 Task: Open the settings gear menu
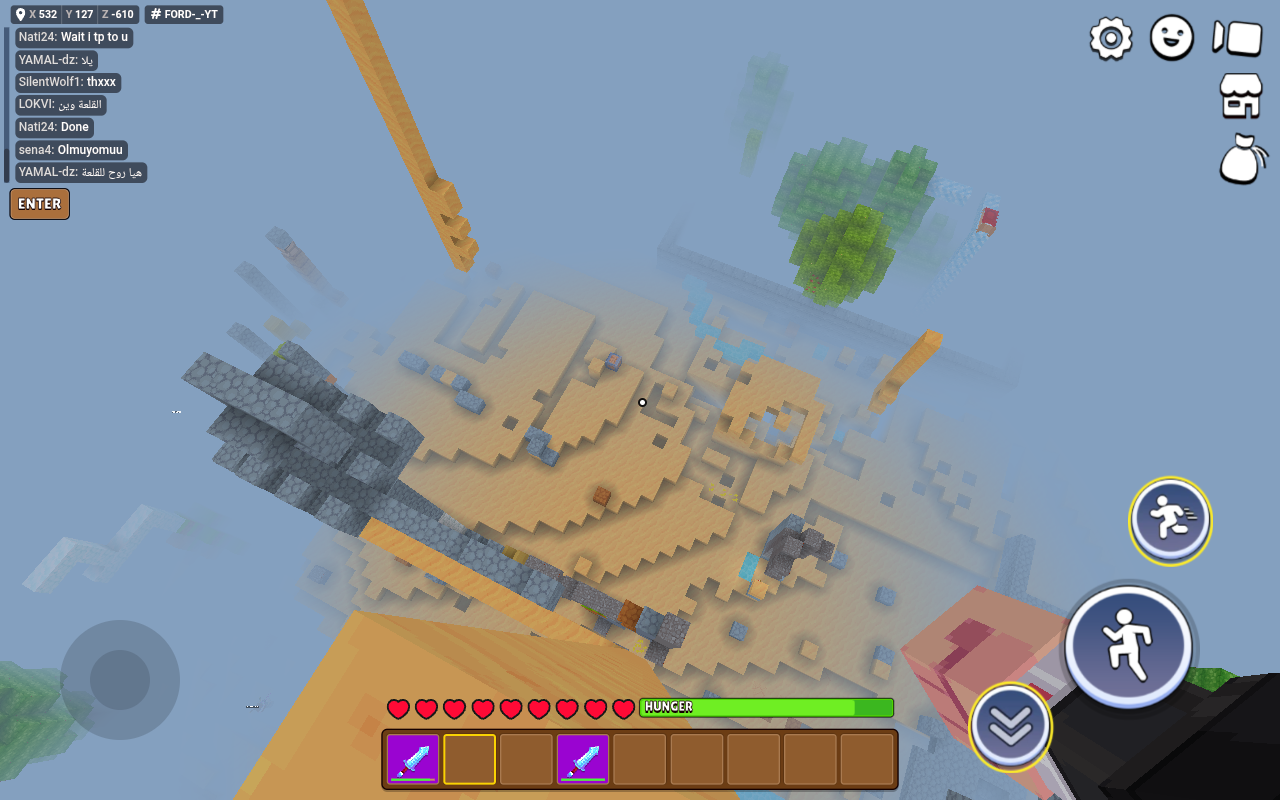coord(1110,39)
